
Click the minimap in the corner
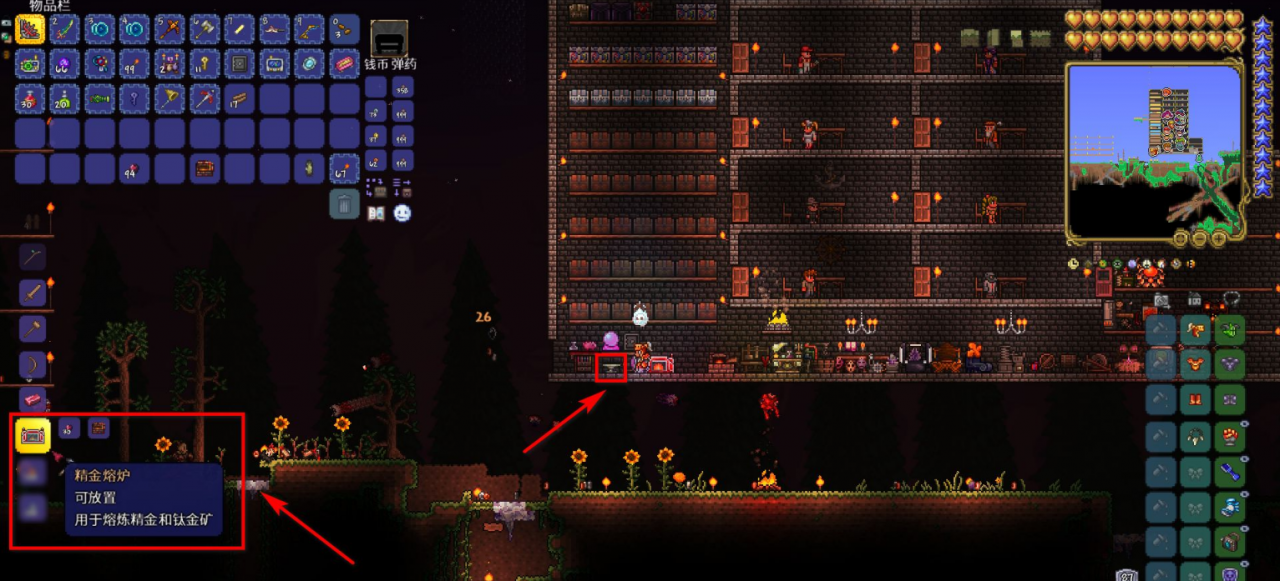pyautogui.click(x=1153, y=152)
